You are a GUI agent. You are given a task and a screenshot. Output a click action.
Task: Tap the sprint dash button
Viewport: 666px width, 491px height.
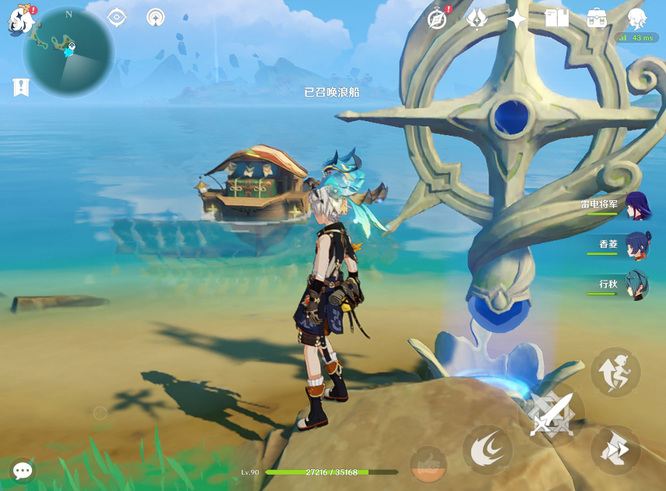(x=614, y=448)
